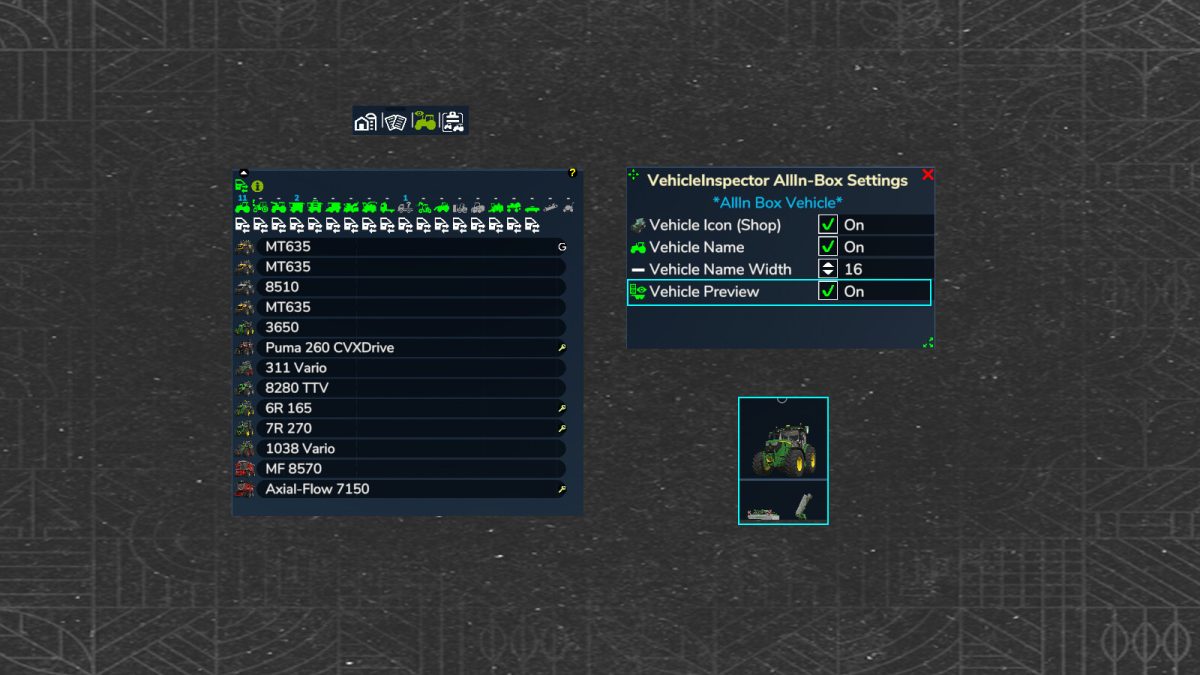Toggle the Vehicle Icon (Shop) checkbox

(x=827, y=225)
